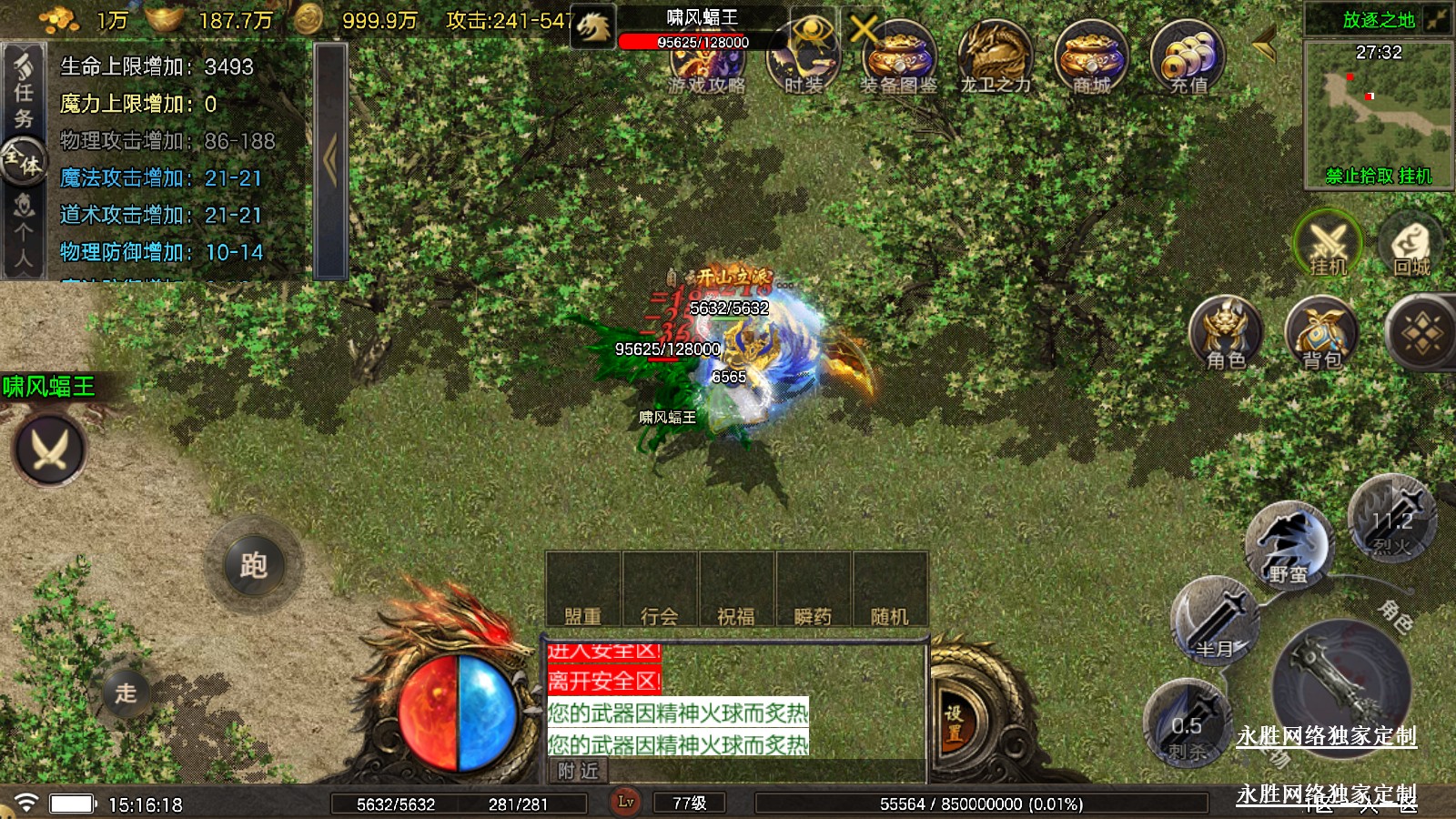1456x819 pixels.
Task: Open the 背包 backpack
Action: click(x=1321, y=333)
